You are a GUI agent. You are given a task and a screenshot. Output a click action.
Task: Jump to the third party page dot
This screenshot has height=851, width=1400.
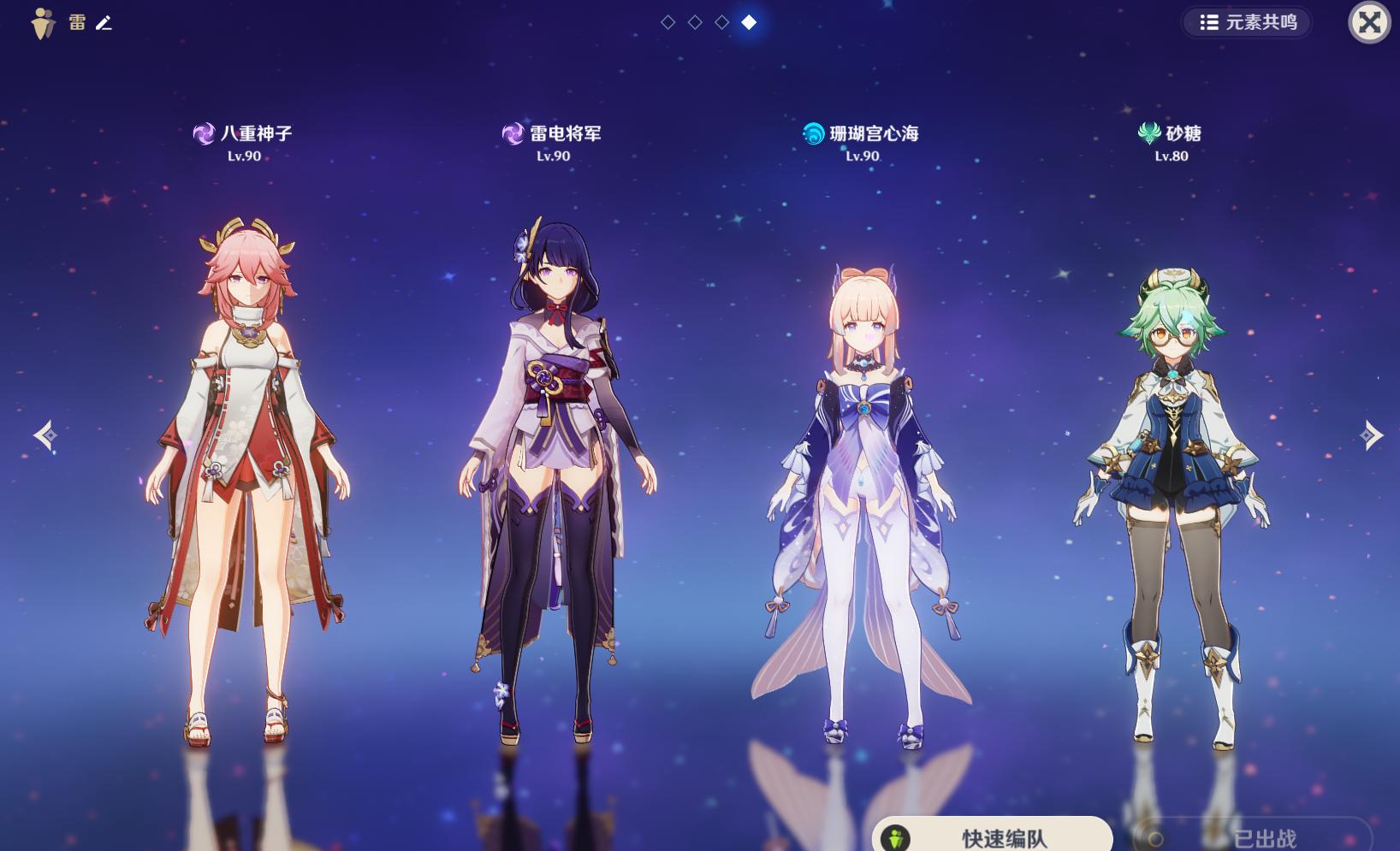click(722, 22)
